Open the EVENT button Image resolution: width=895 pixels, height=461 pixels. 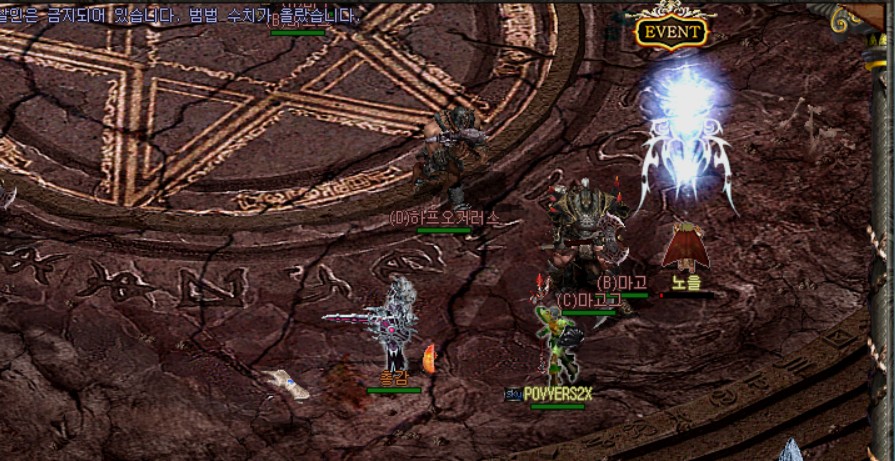(672, 31)
